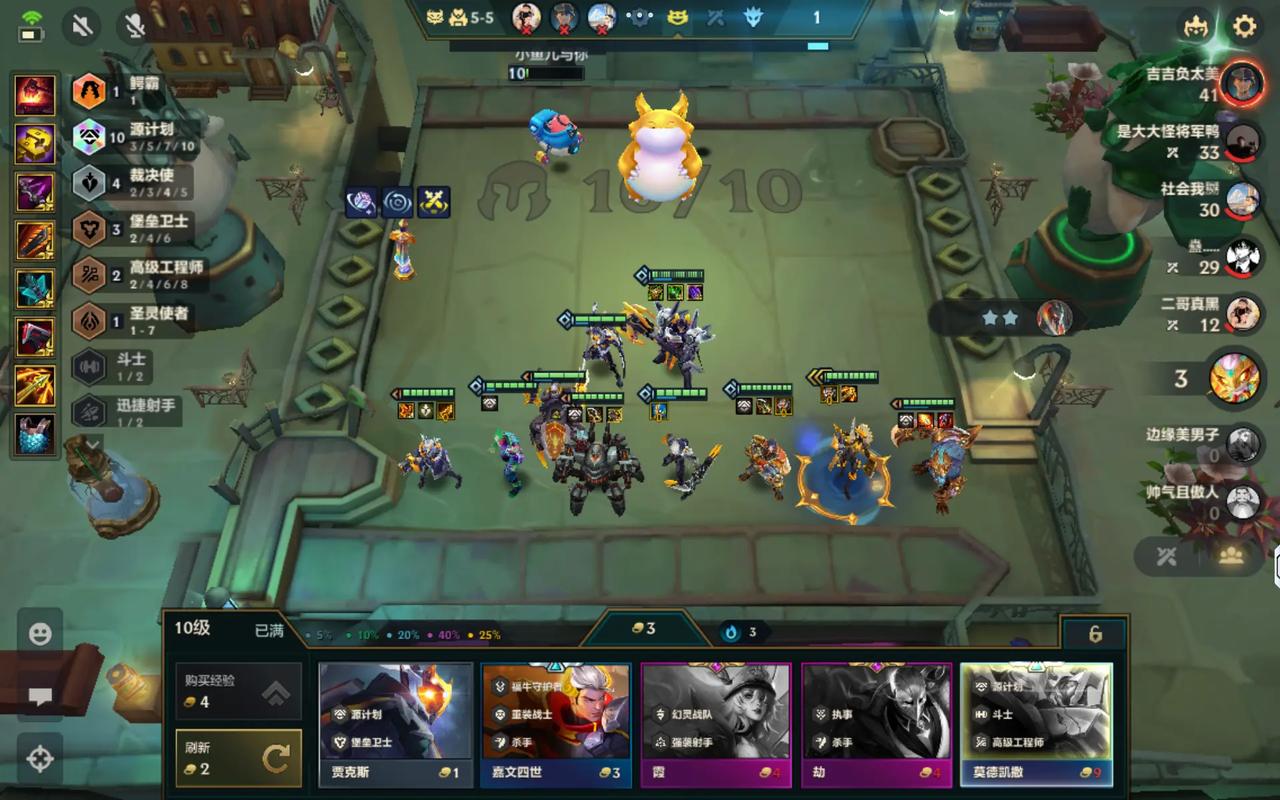Viewport: 1280px width, 800px height.
Task: View player 吉吉负太美 on the scoreboard
Action: coord(1242,81)
